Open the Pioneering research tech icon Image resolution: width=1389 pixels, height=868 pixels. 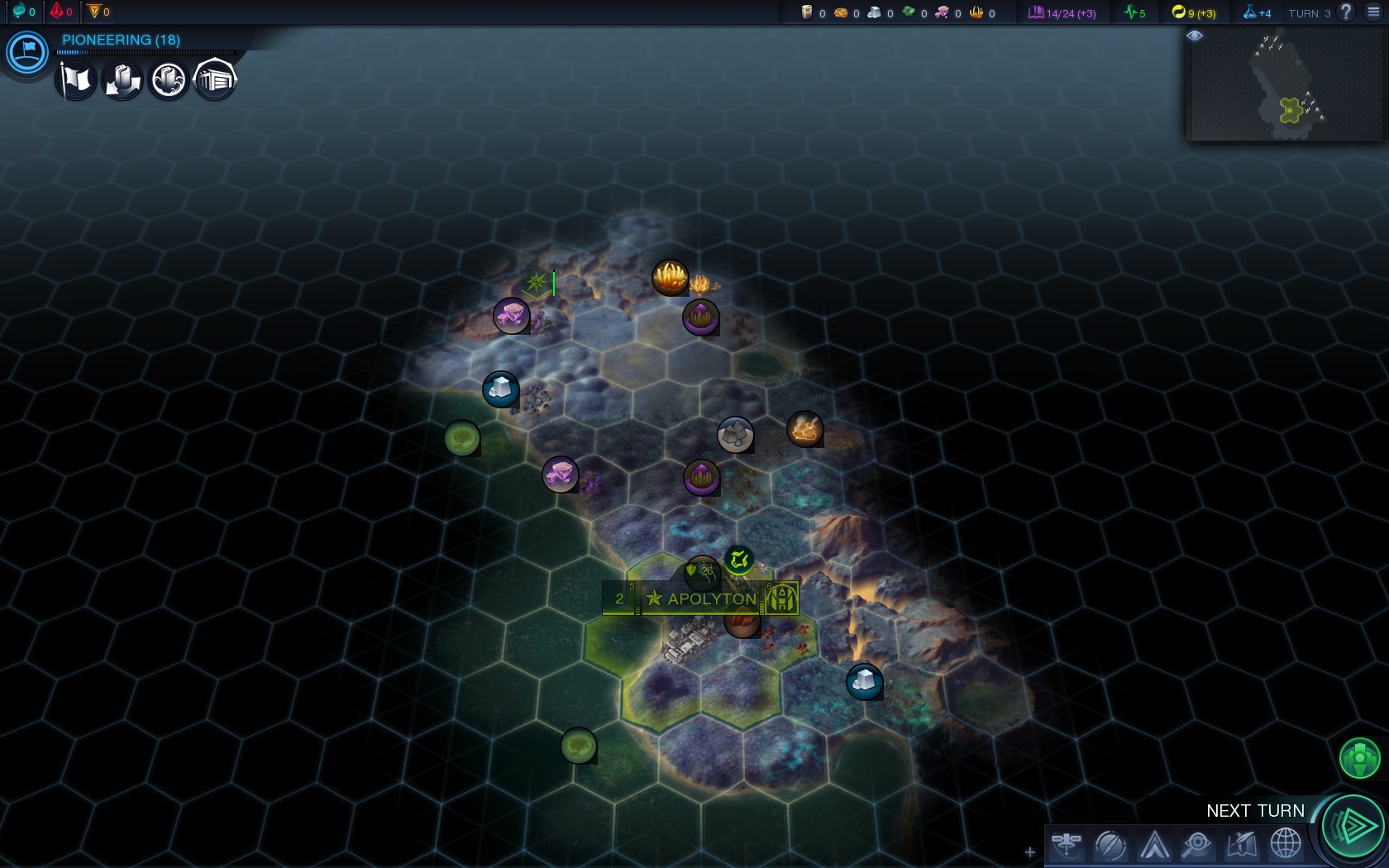[x=27, y=52]
